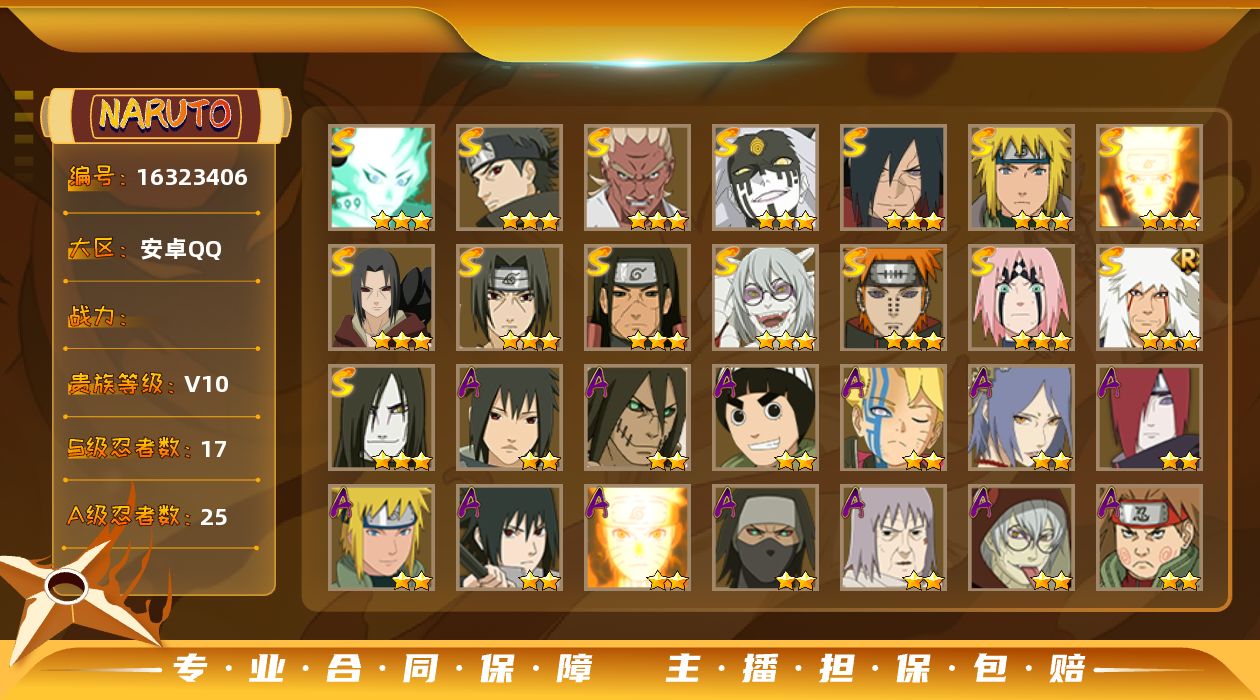Select the blond ninja with blue face markings

pyautogui.click(x=893, y=417)
